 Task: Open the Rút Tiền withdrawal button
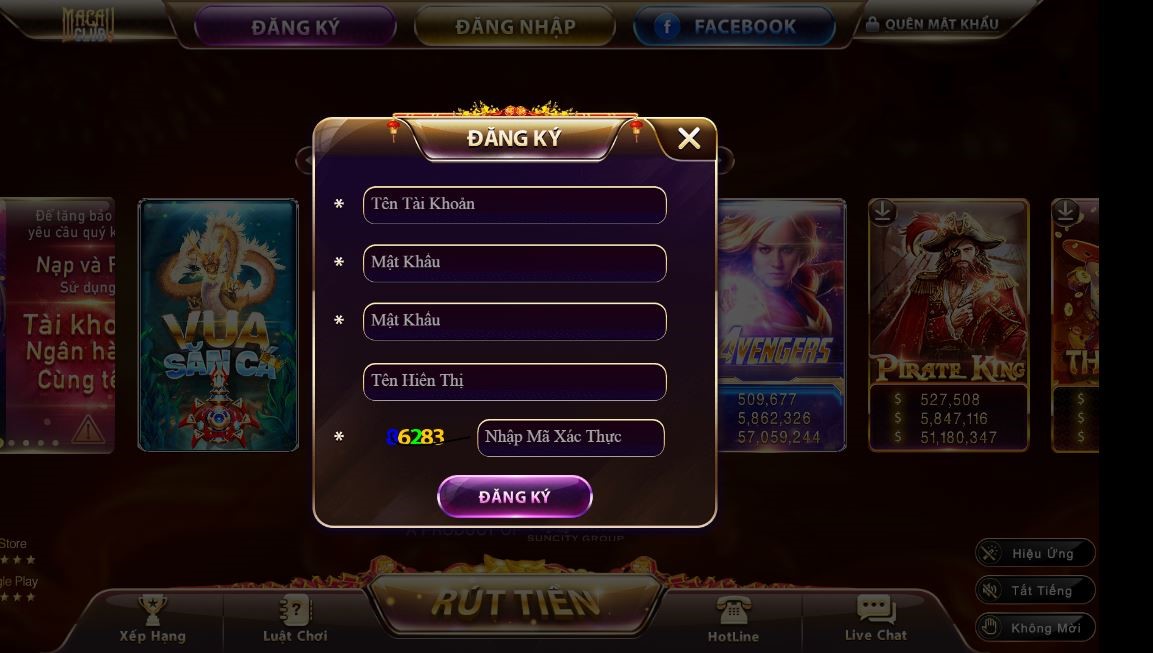516,602
